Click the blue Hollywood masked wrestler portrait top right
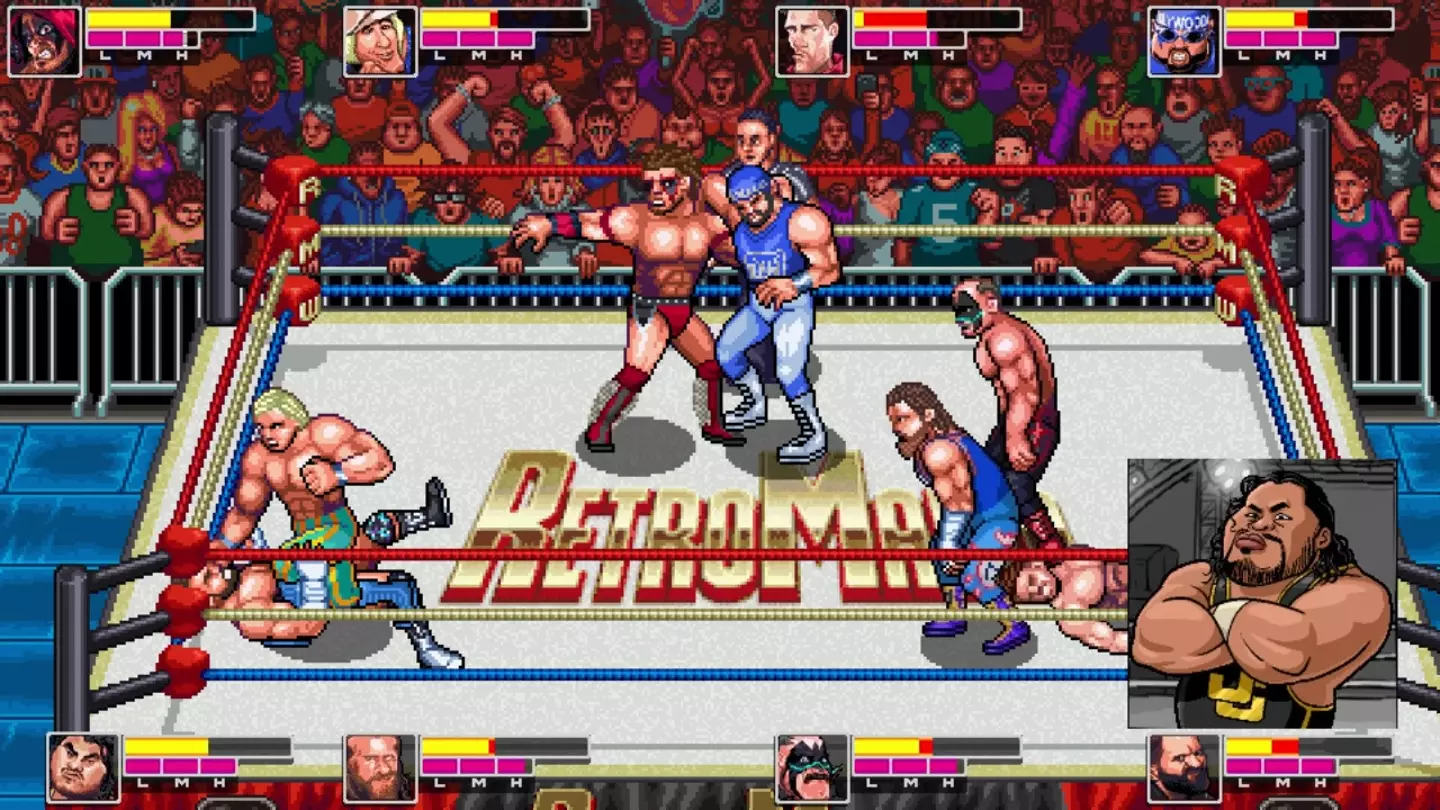Screen dimensions: 1440x810 pyautogui.click(x=1183, y=40)
